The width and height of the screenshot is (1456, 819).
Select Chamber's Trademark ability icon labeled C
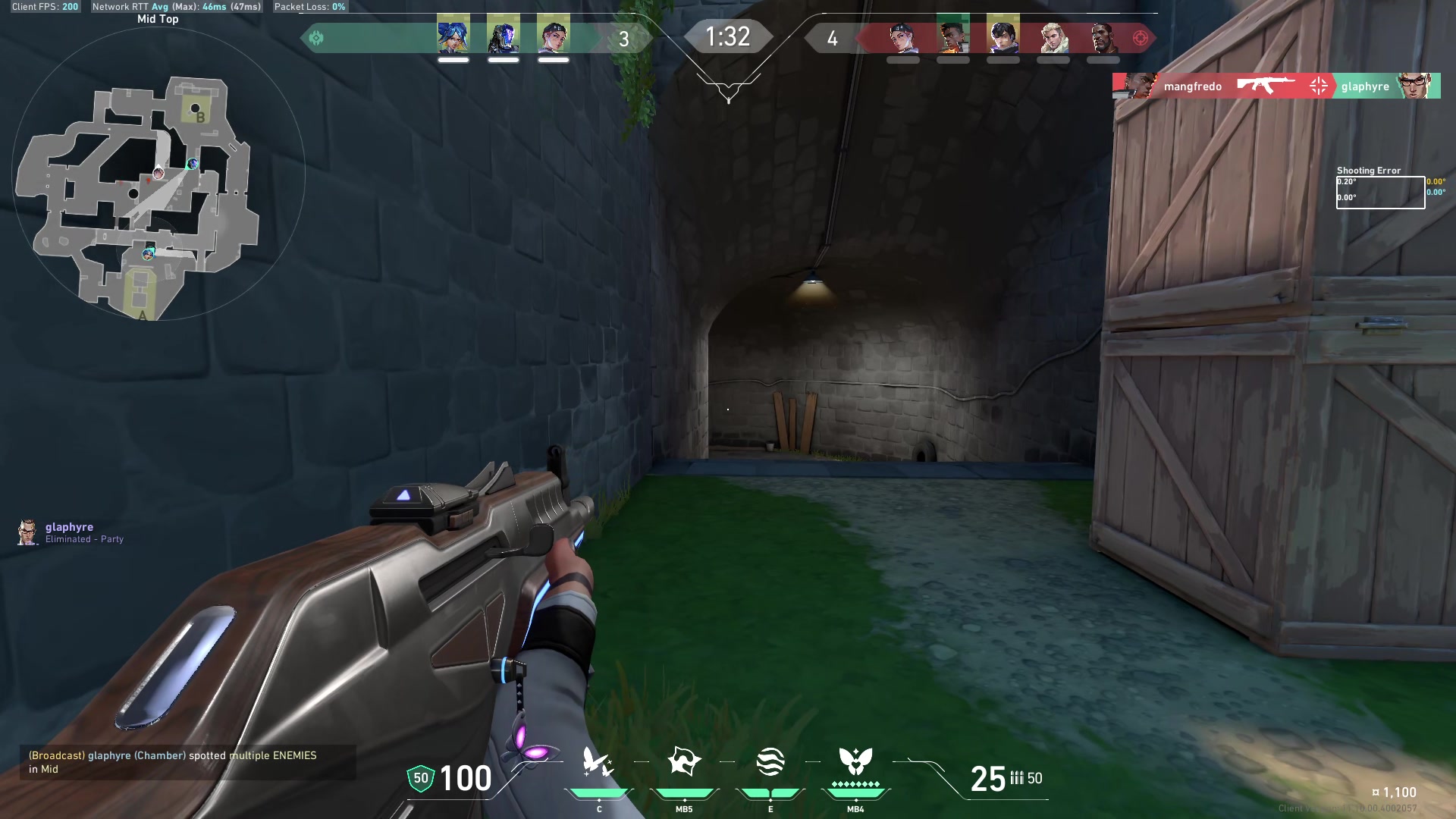point(598,762)
